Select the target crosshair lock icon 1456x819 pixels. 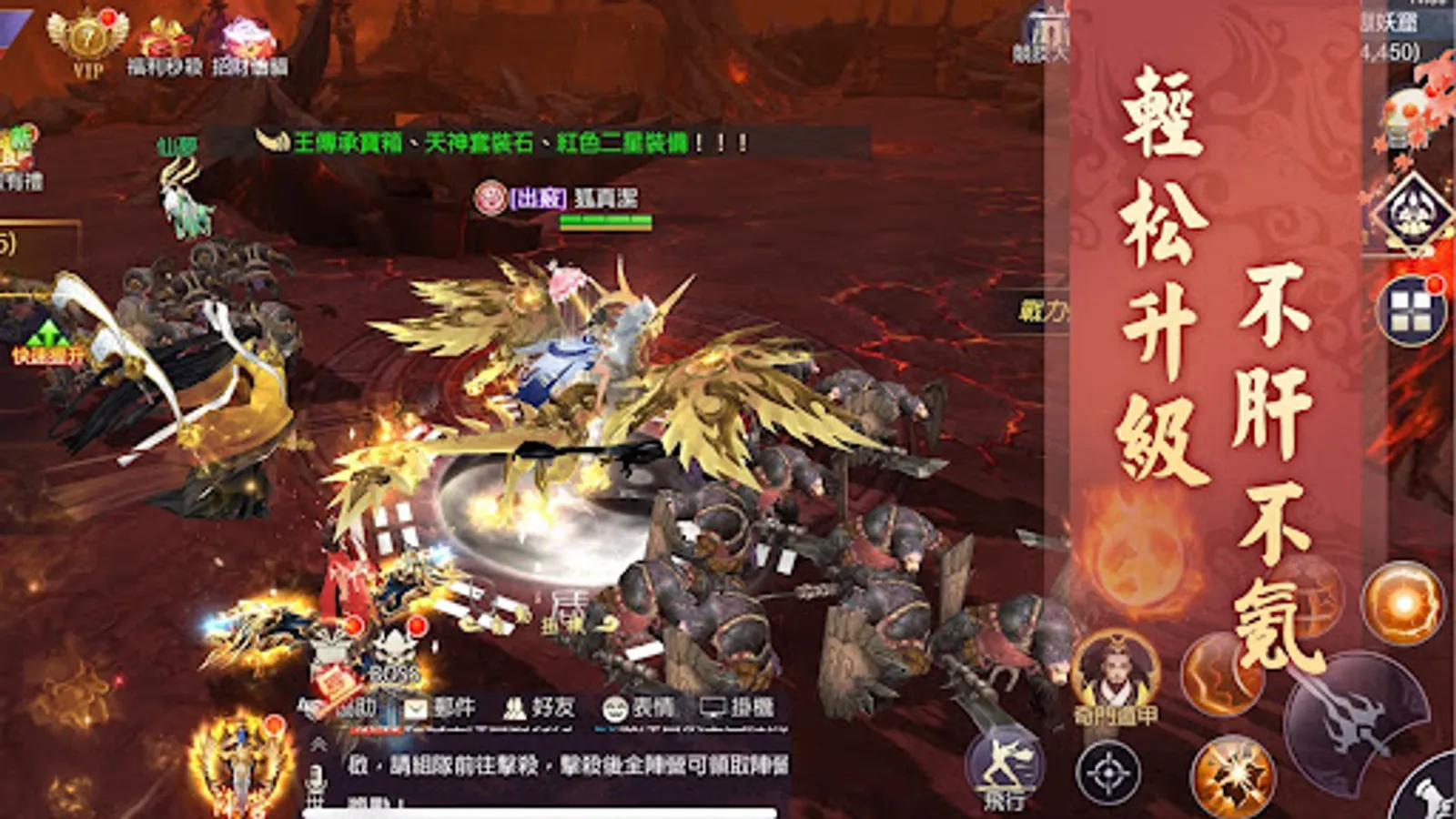pyautogui.click(x=1110, y=772)
